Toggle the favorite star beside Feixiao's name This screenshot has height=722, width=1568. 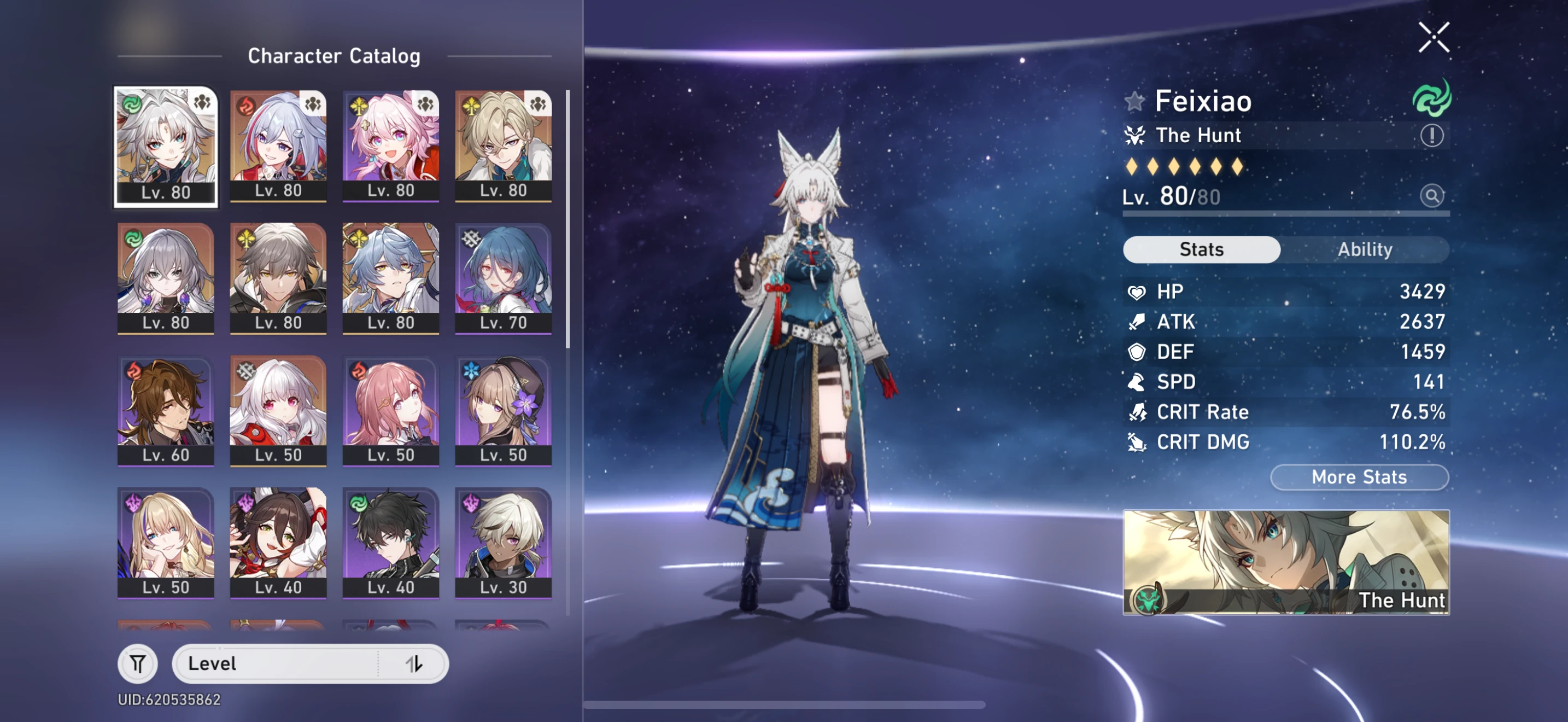[x=1136, y=101]
